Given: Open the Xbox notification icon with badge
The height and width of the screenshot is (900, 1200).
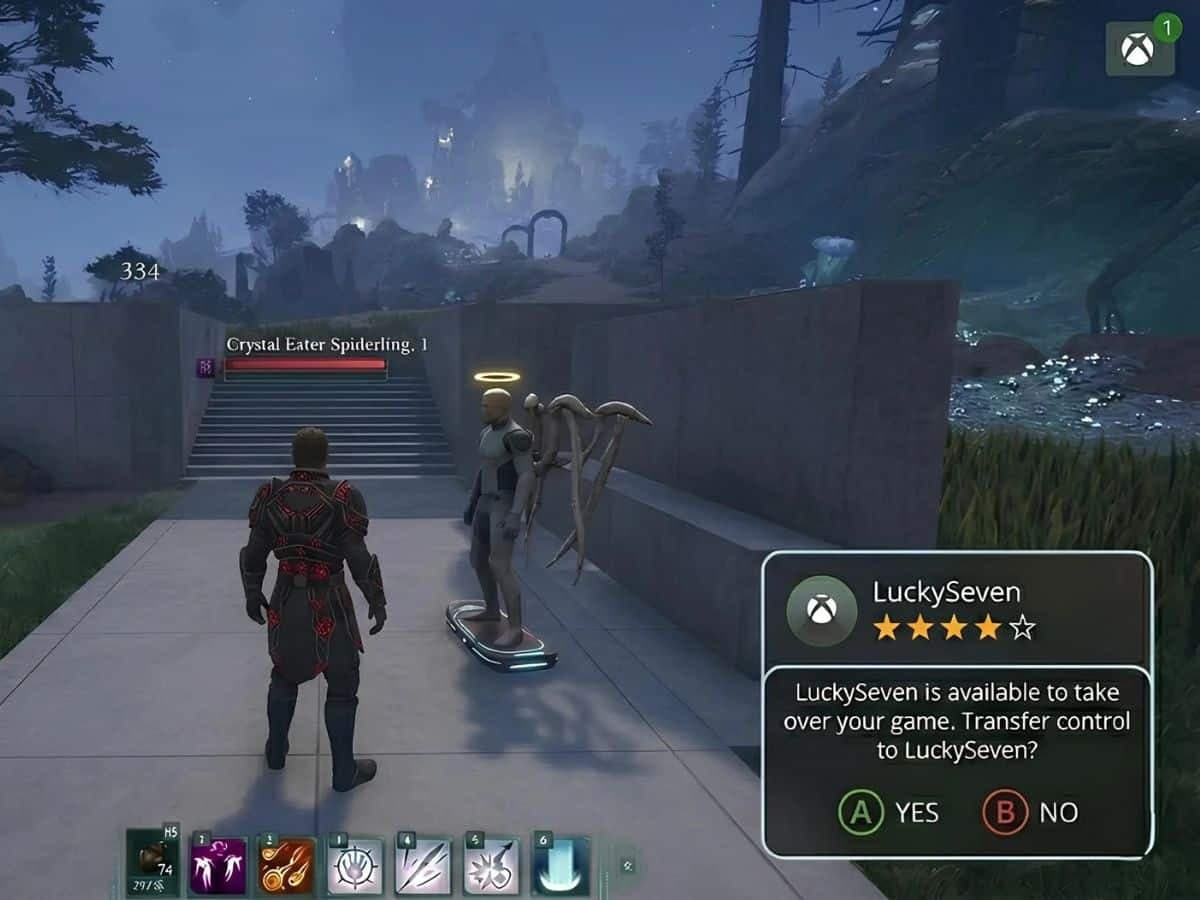Looking at the screenshot, I should [1139, 48].
